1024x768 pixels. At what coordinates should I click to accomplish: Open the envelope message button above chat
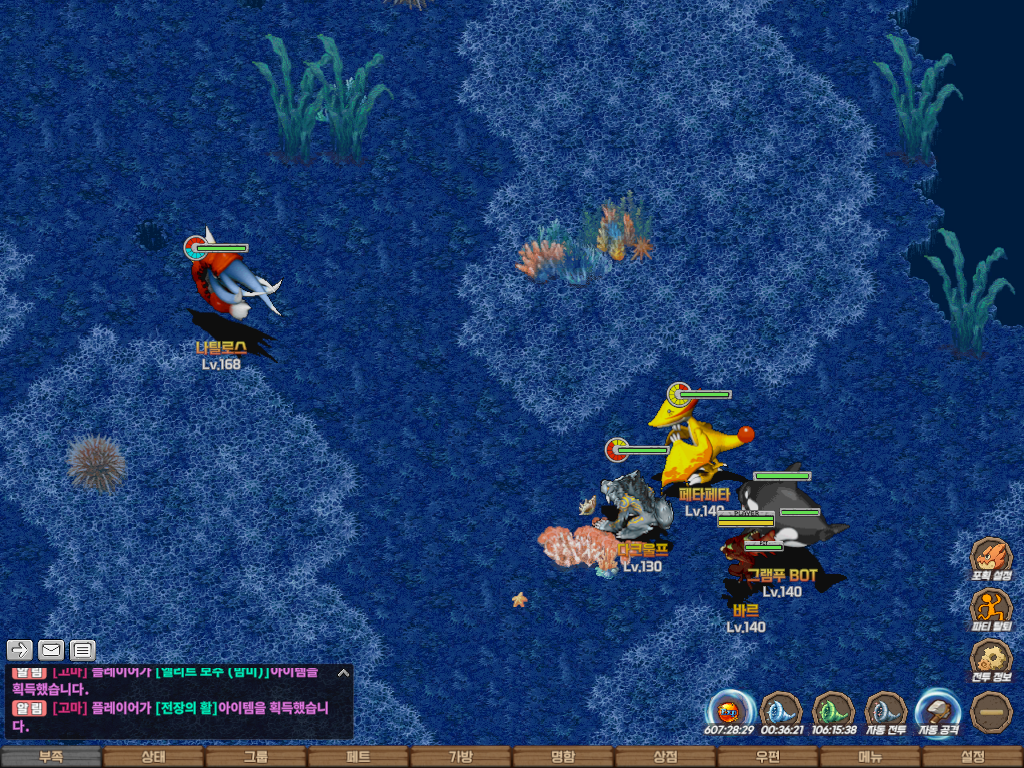coord(51,650)
